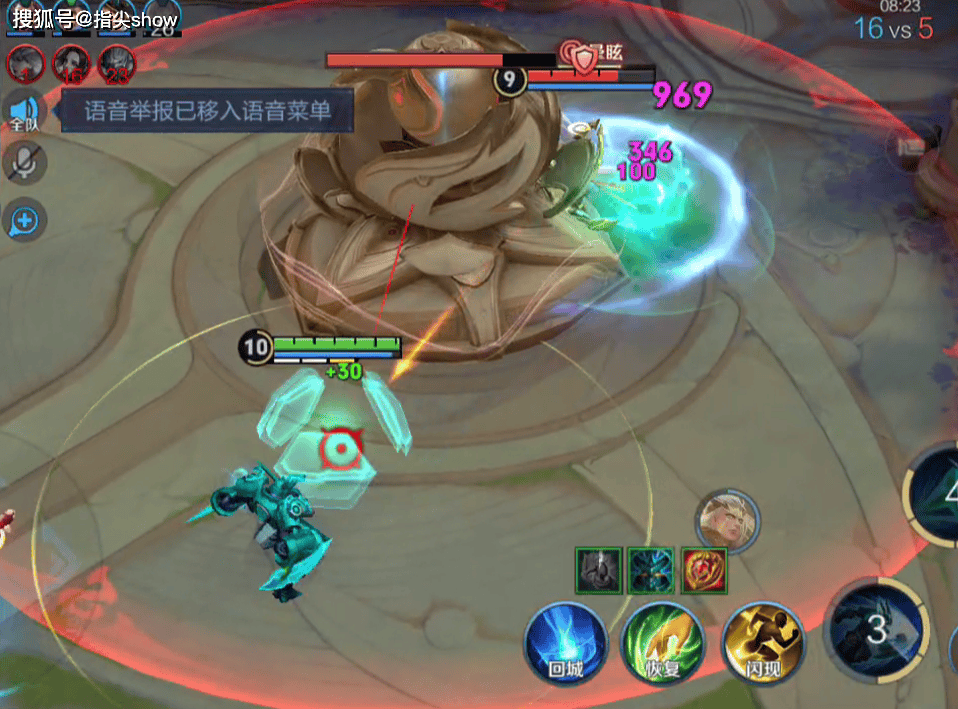The image size is (958, 709).
Task: Tap the flag signal button at right edge
Action: (x=912, y=148)
